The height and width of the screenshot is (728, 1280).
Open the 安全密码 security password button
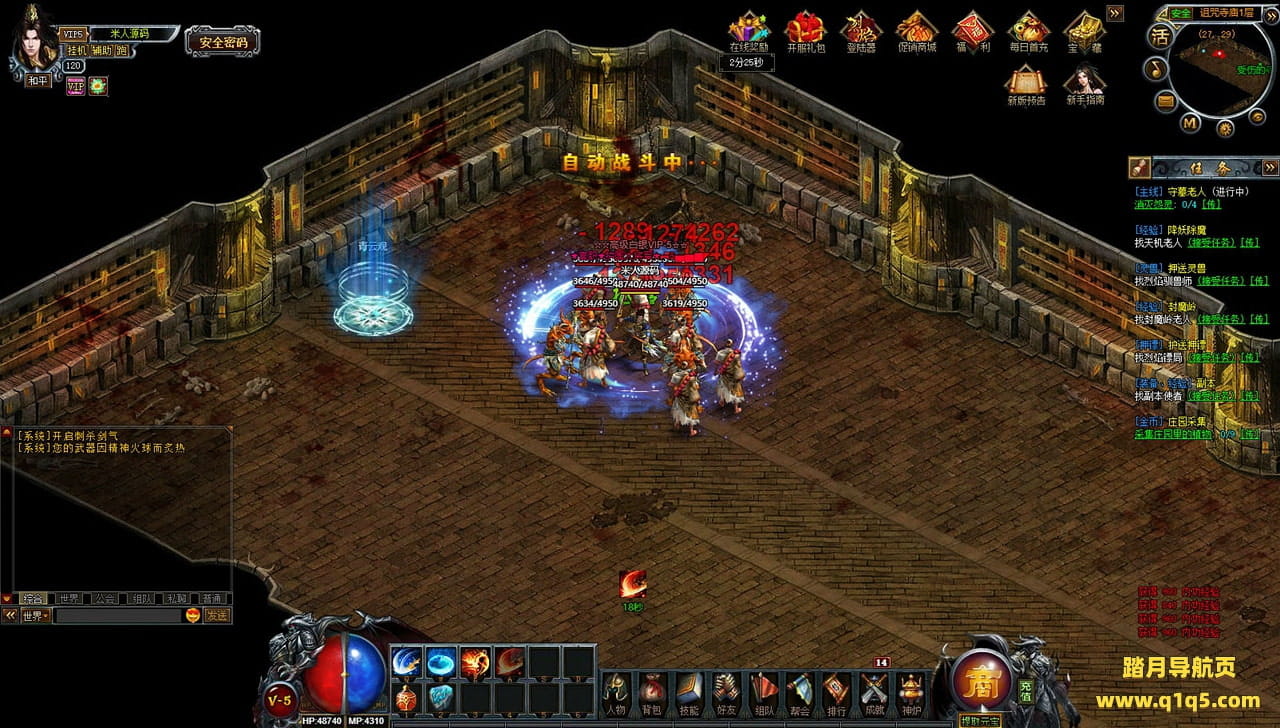[x=222, y=42]
